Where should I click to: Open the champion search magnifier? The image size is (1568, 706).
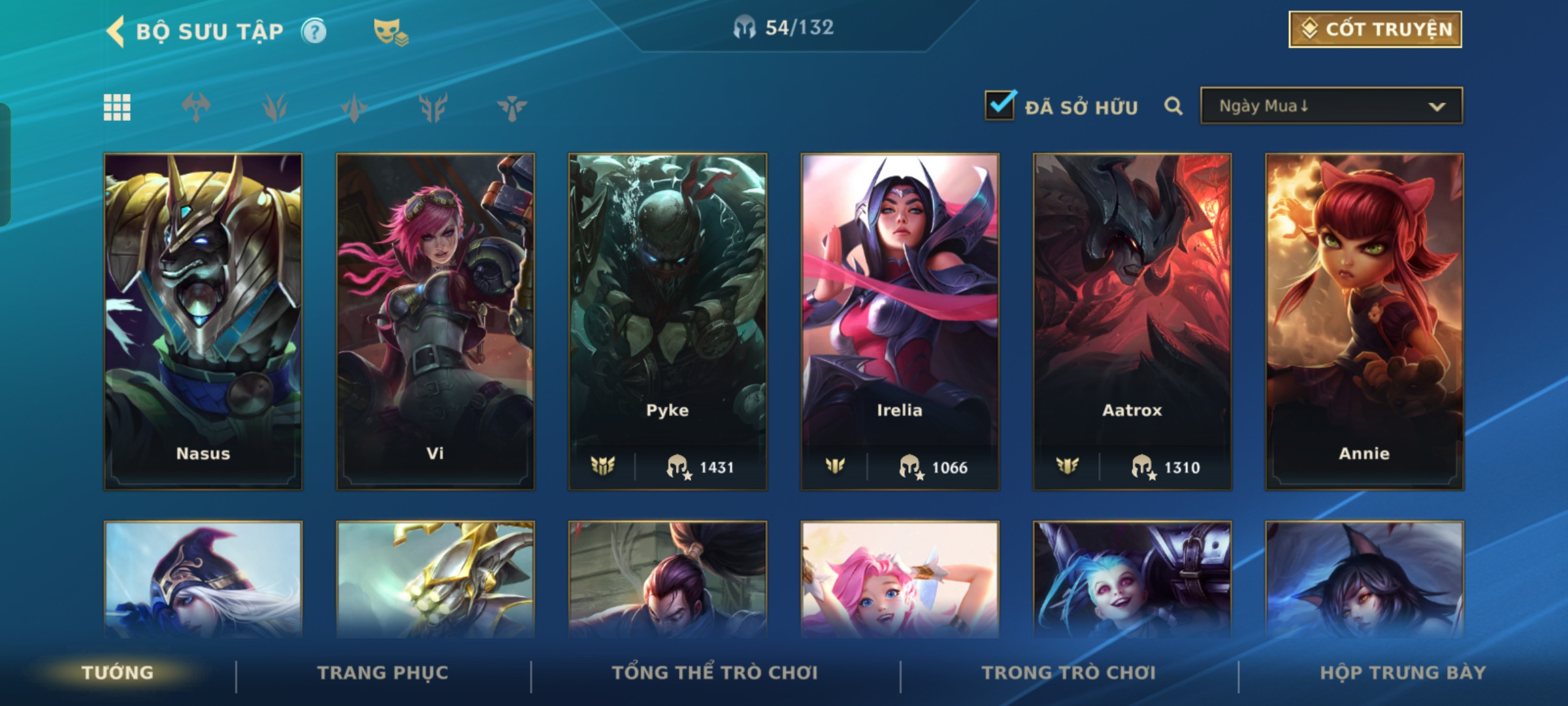pyautogui.click(x=1173, y=106)
